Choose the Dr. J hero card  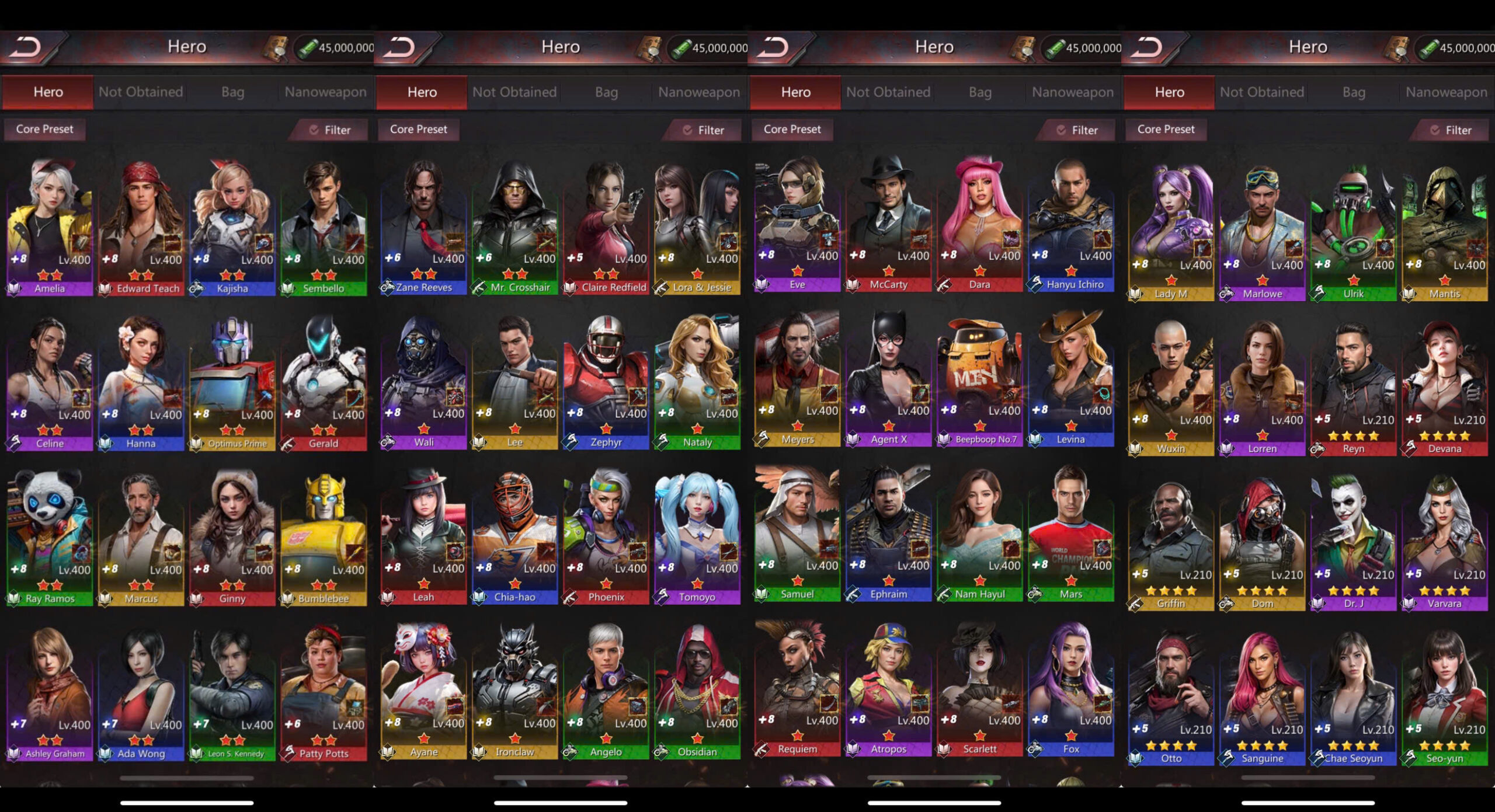(x=1353, y=542)
